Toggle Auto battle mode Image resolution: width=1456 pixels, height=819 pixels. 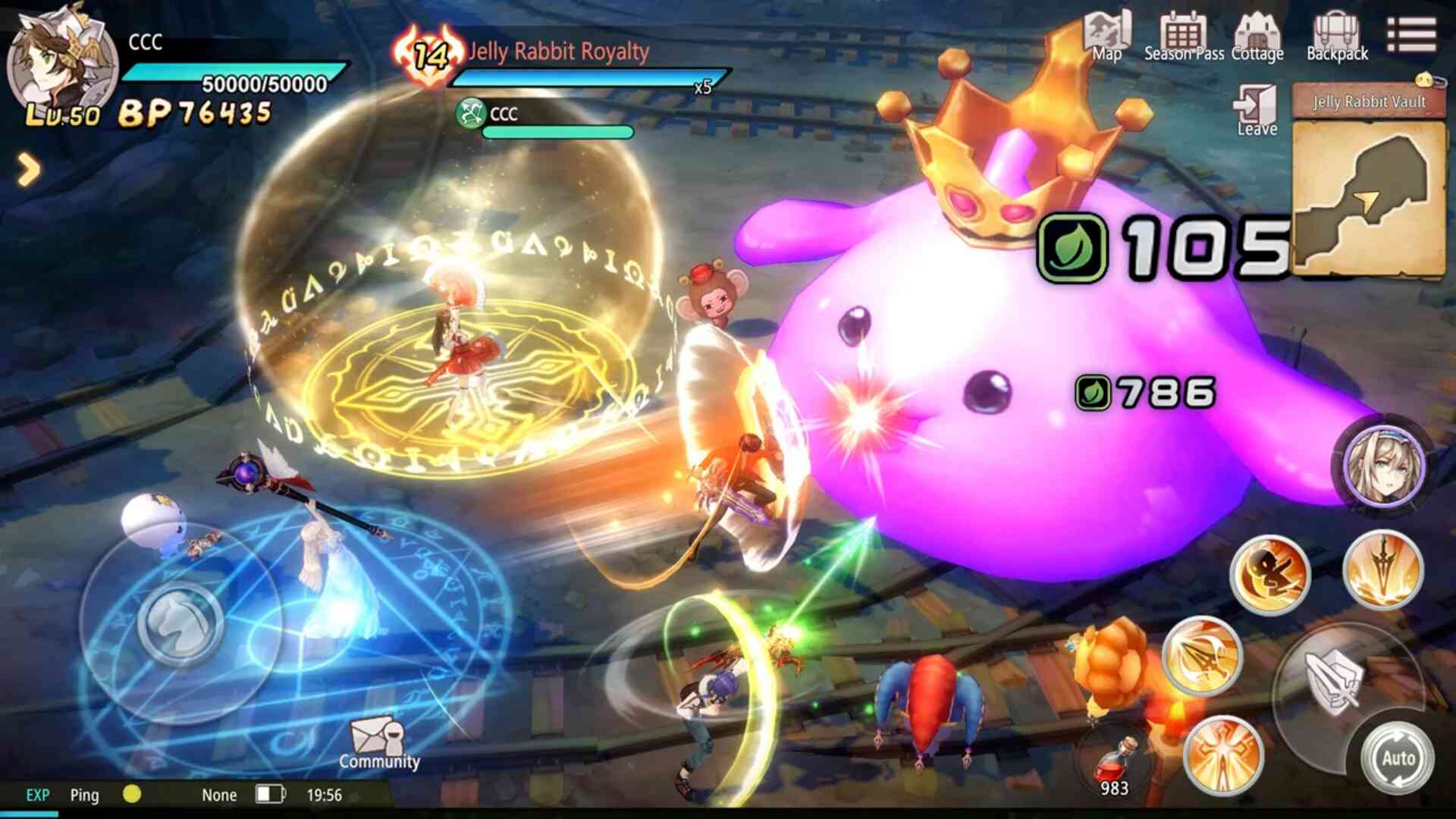coord(1398,758)
